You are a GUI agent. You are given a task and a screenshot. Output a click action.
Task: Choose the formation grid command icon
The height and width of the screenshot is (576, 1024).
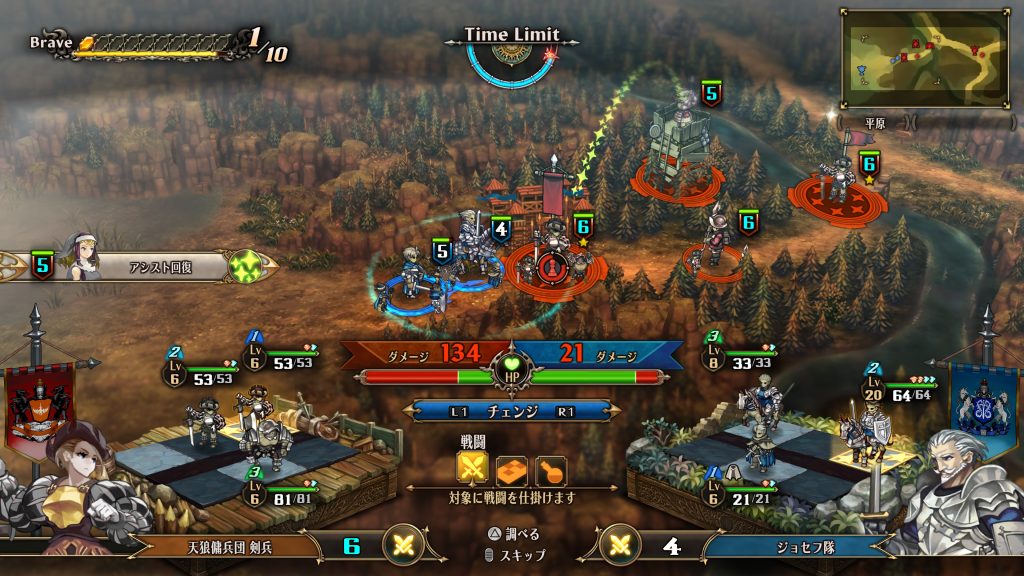coord(512,468)
